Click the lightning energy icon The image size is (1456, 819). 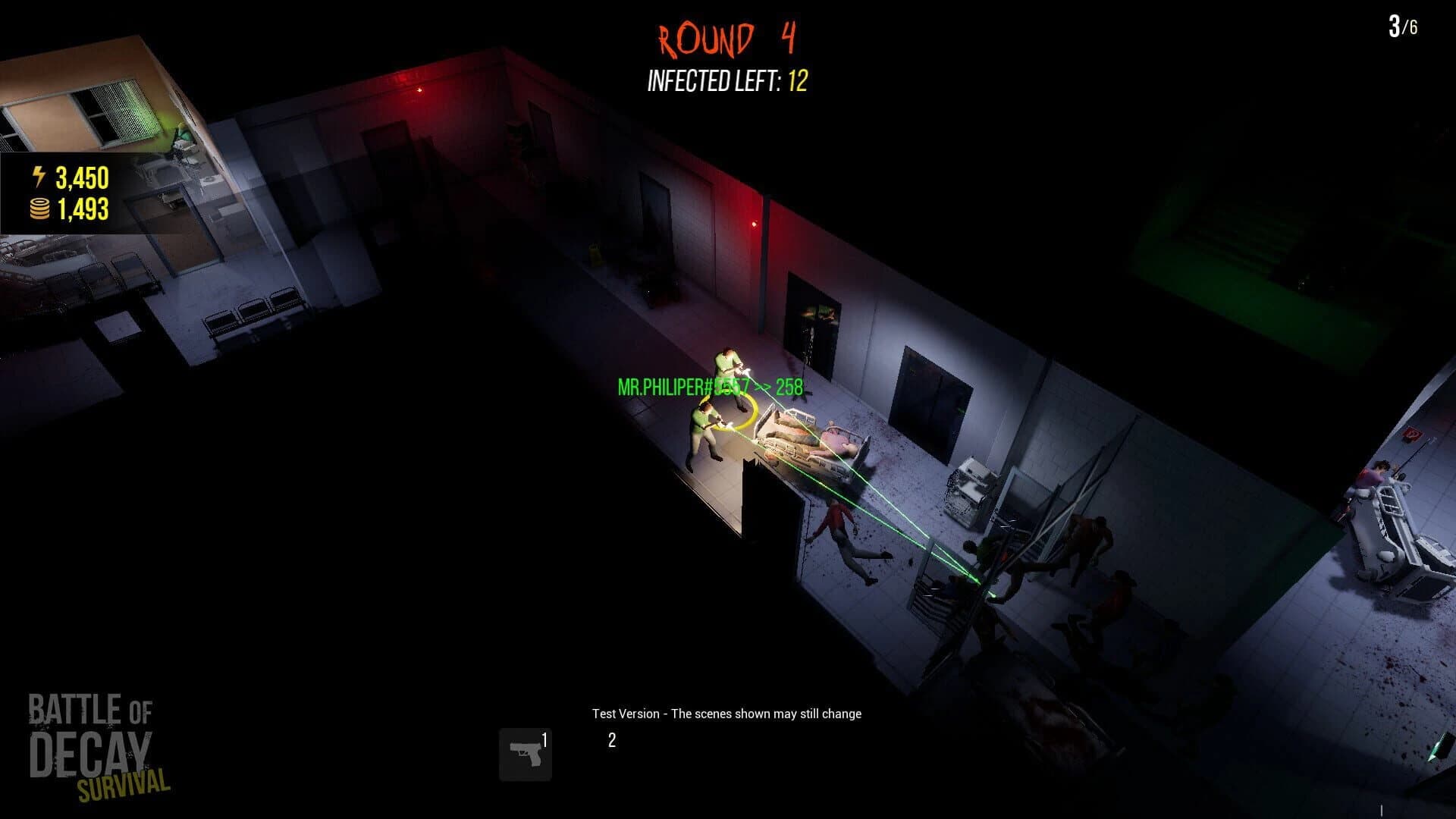[38, 177]
